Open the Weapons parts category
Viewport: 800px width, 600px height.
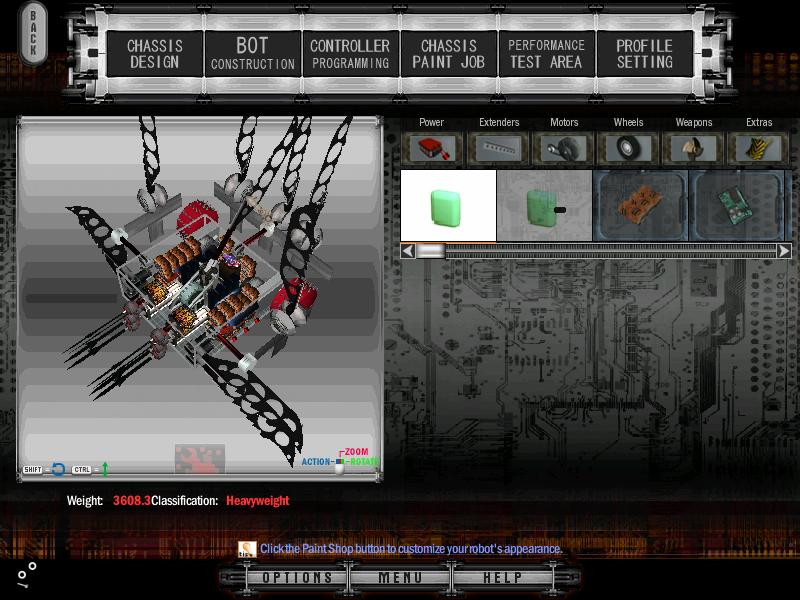pos(693,148)
